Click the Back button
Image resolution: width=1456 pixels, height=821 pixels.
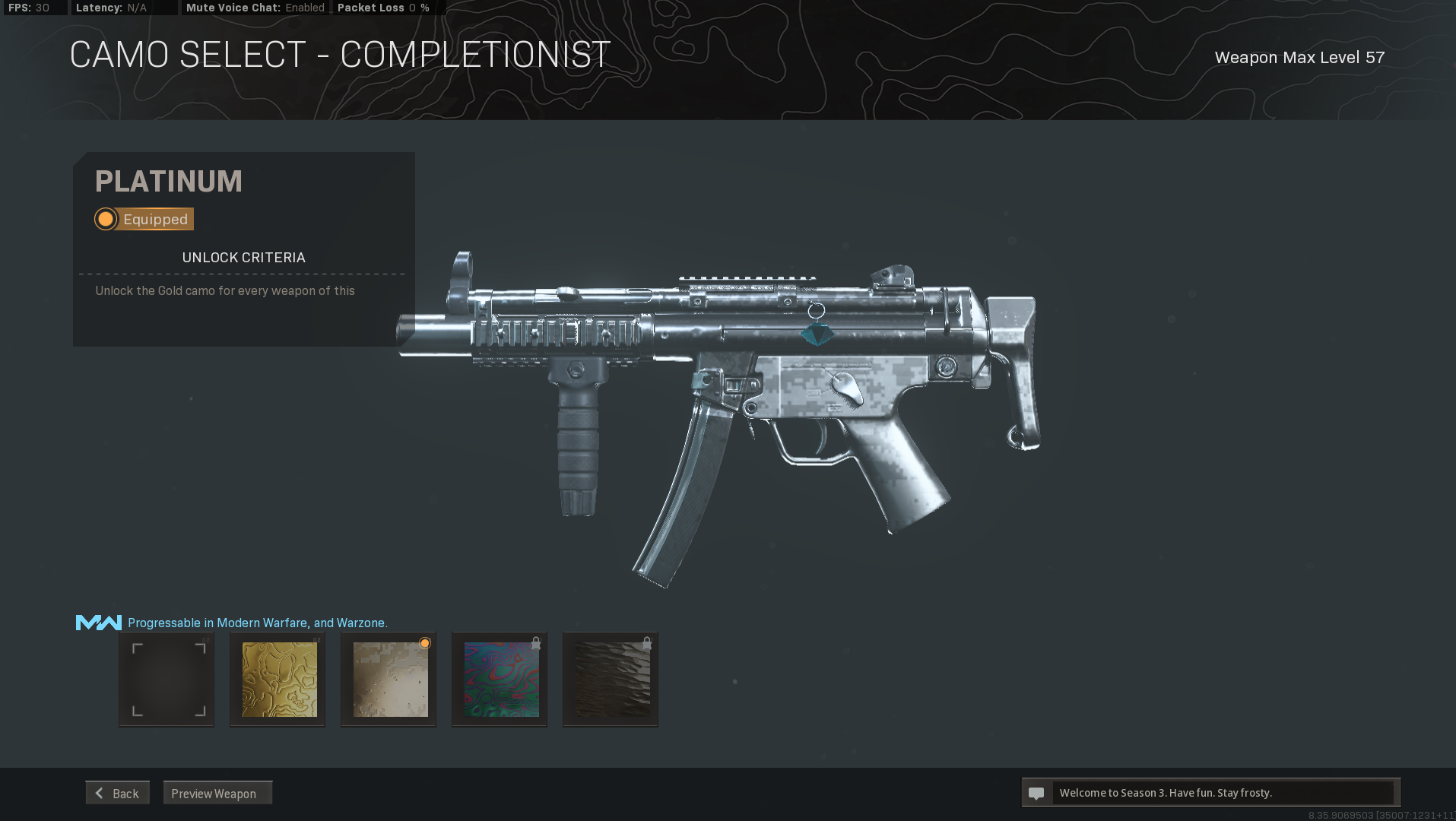117,792
